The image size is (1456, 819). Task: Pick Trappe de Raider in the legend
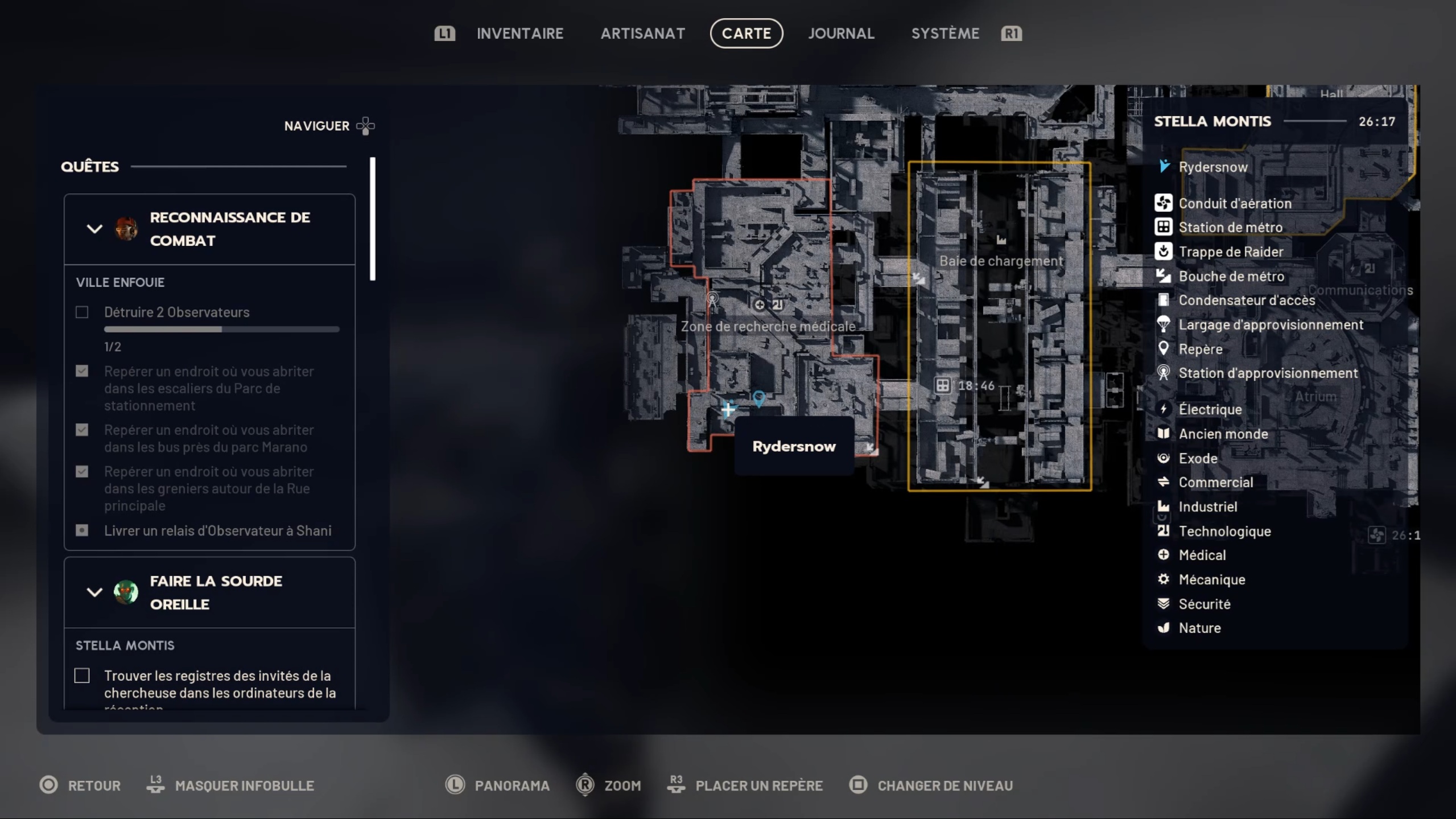tap(1230, 252)
